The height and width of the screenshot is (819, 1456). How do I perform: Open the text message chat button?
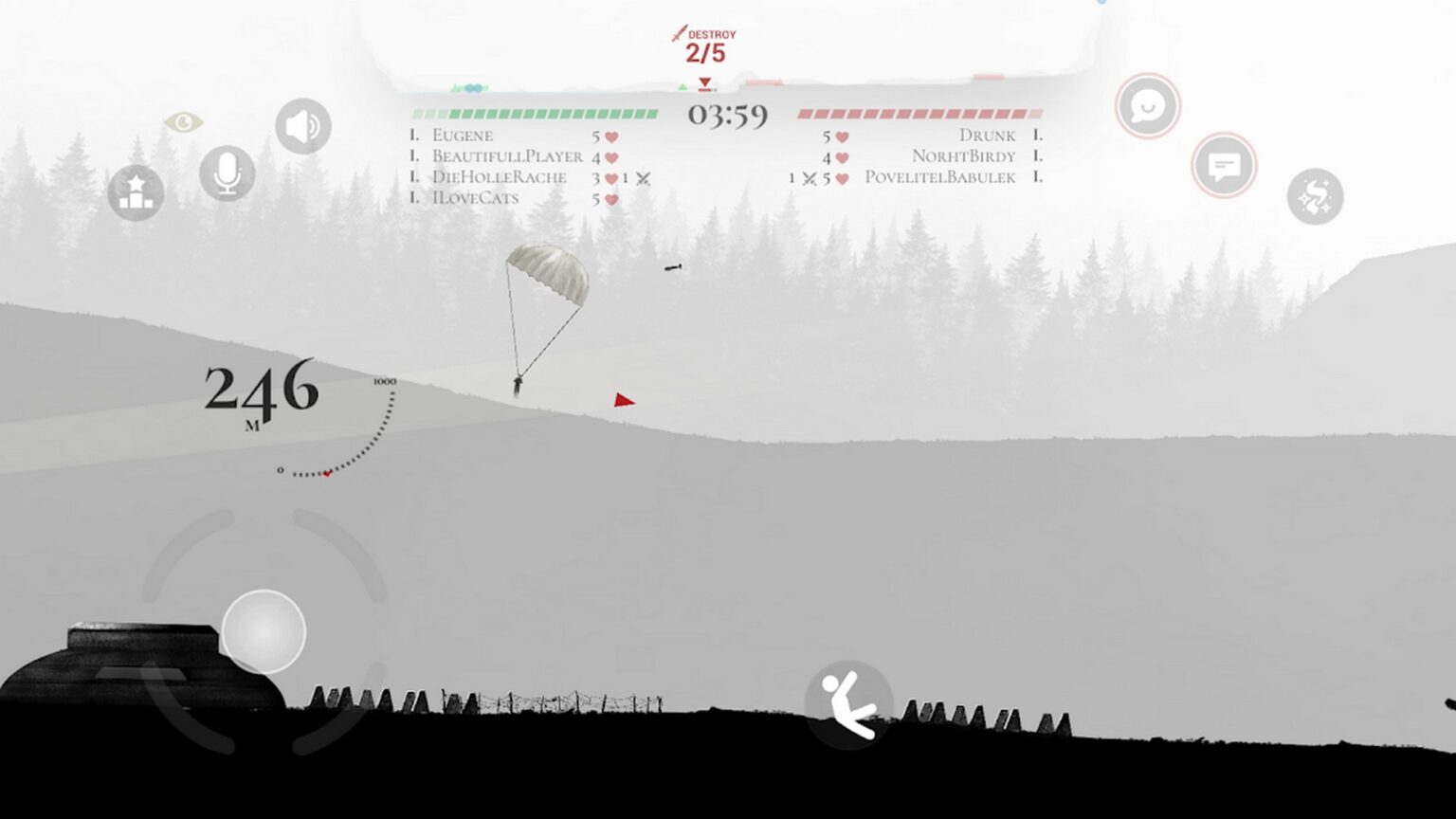pyautogui.click(x=1224, y=167)
